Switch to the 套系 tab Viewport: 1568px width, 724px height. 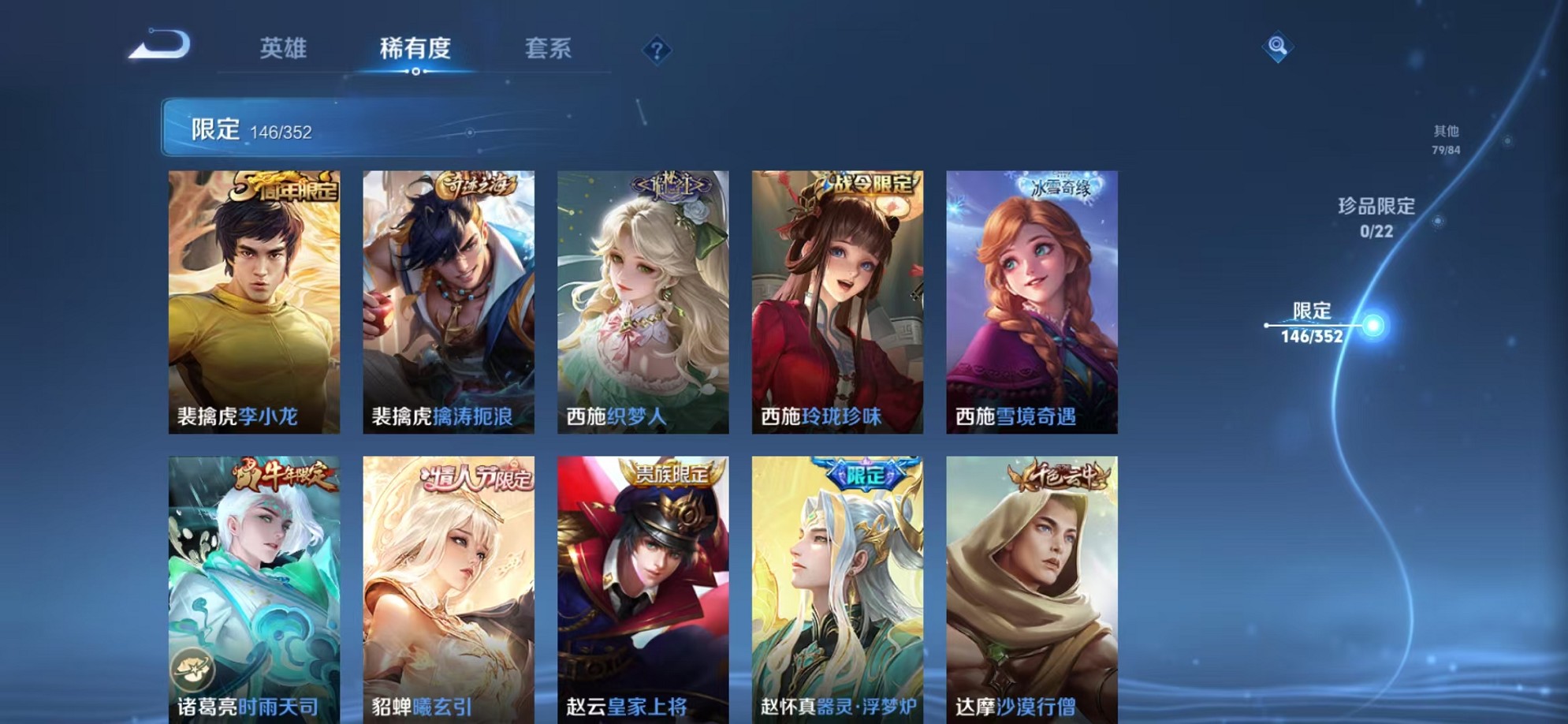pyautogui.click(x=549, y=49)
